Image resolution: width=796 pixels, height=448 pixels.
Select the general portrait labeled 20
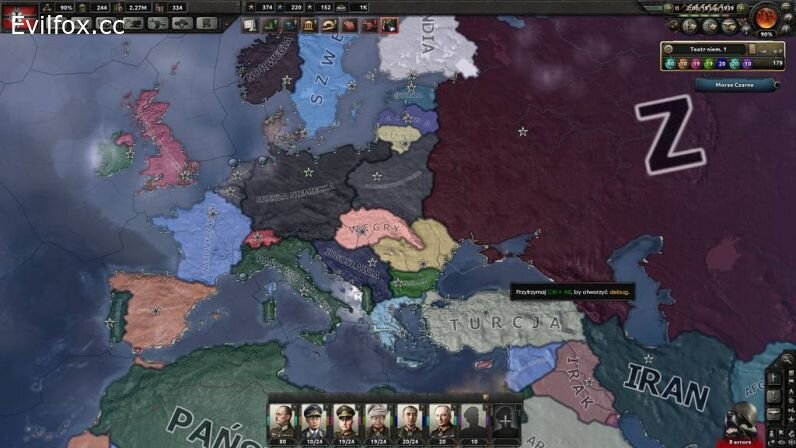[441, 420]
